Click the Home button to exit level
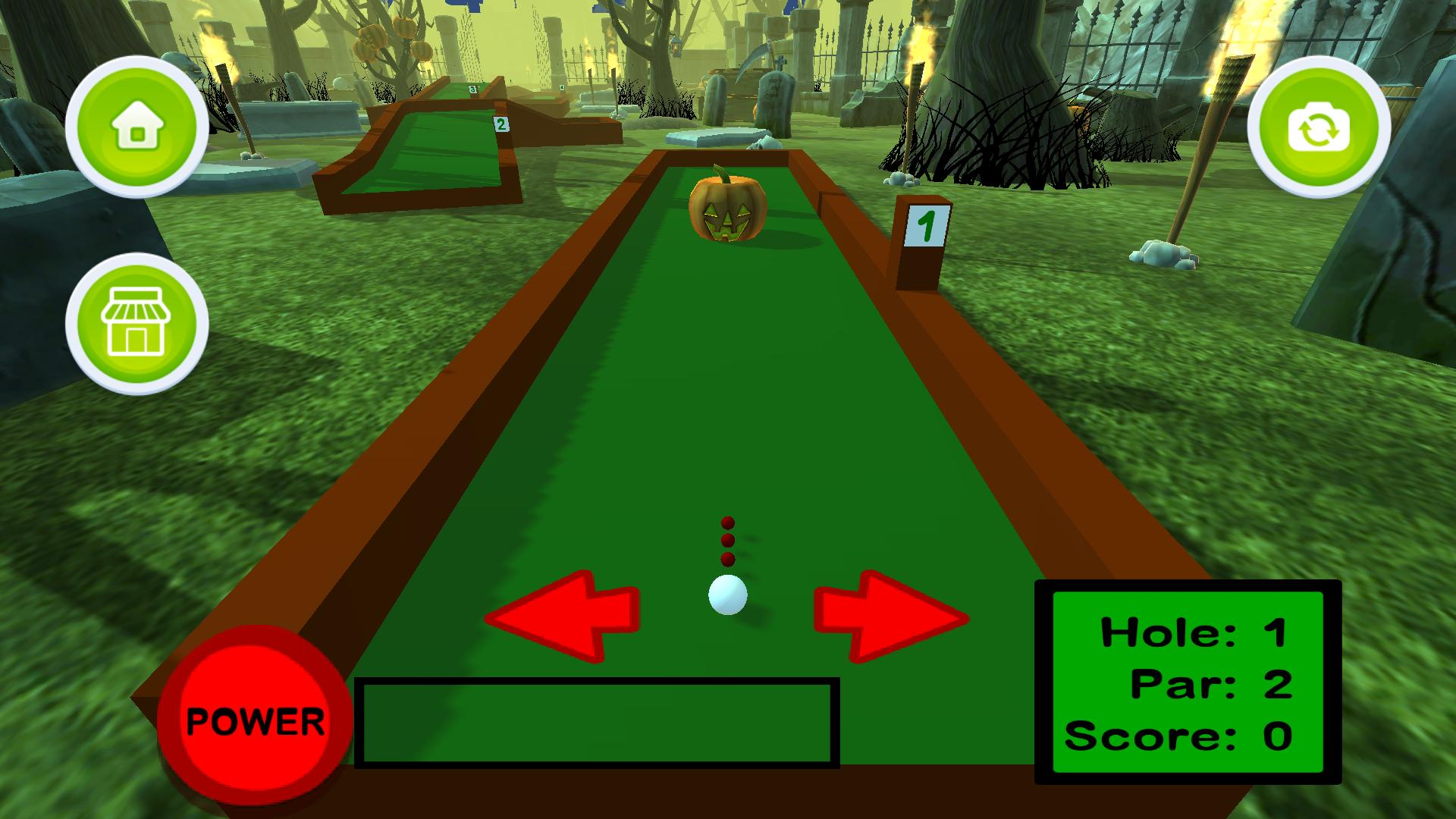Viewport: 1456px width, 819px height. [136, 125]
